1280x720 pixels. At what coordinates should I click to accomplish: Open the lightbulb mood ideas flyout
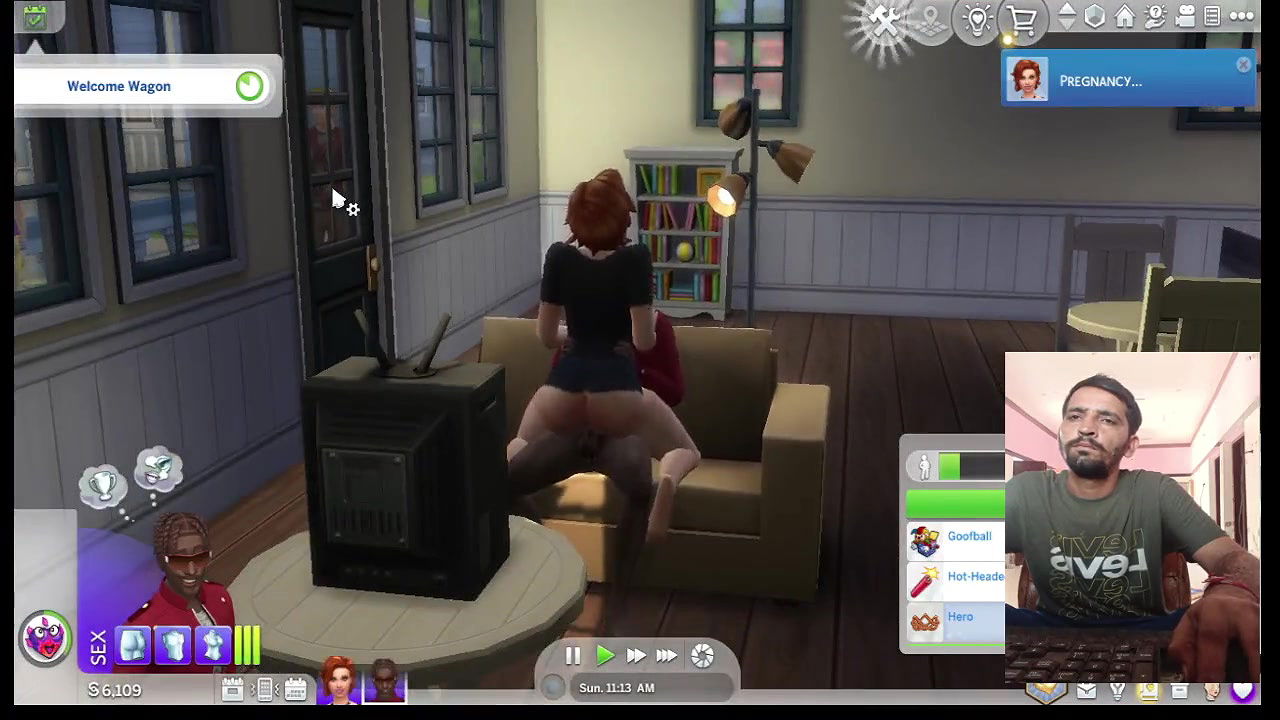click(x=977, y=18)
